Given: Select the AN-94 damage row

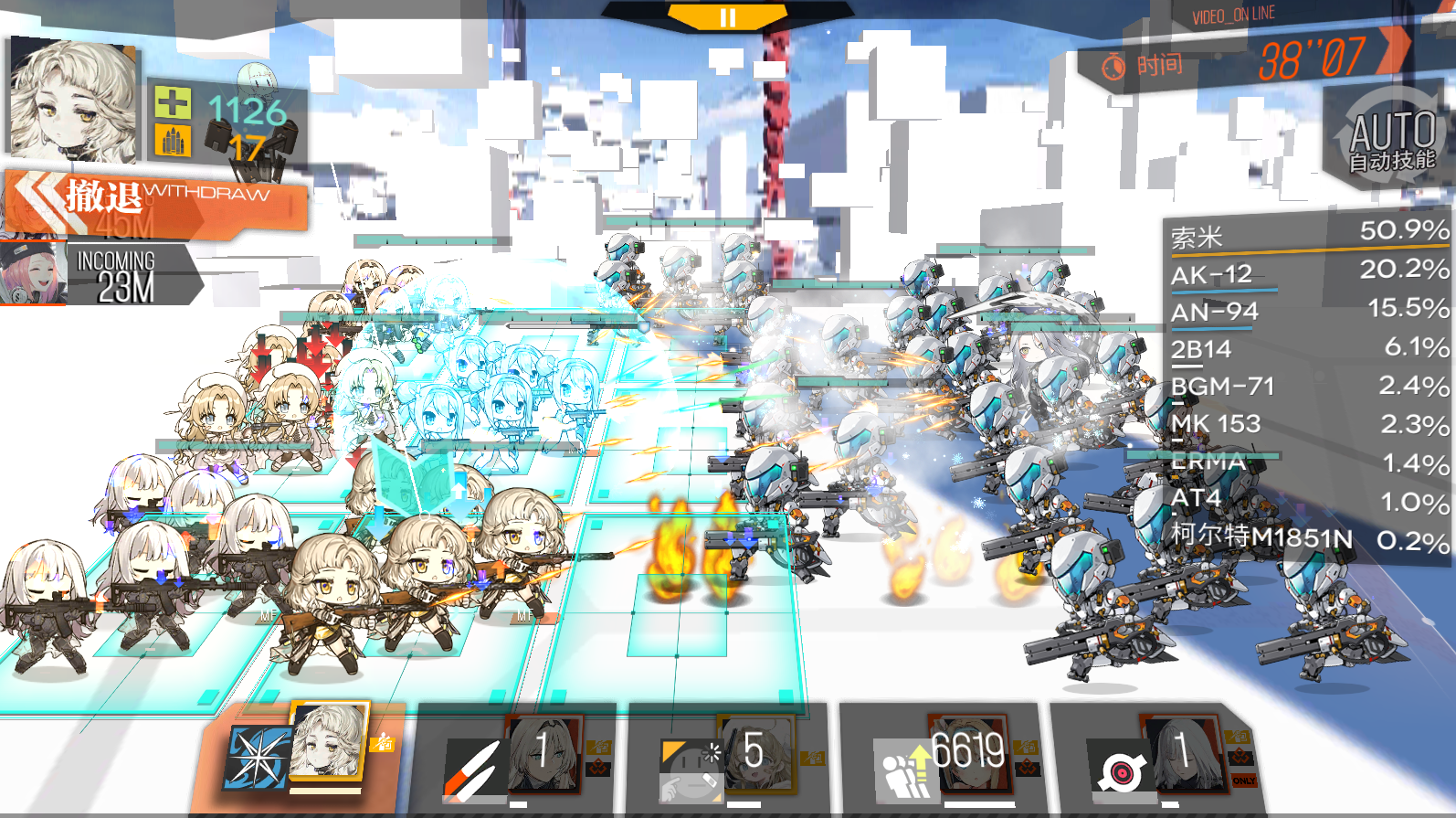Looking at the screenshot, I should tap(1308, 312).
